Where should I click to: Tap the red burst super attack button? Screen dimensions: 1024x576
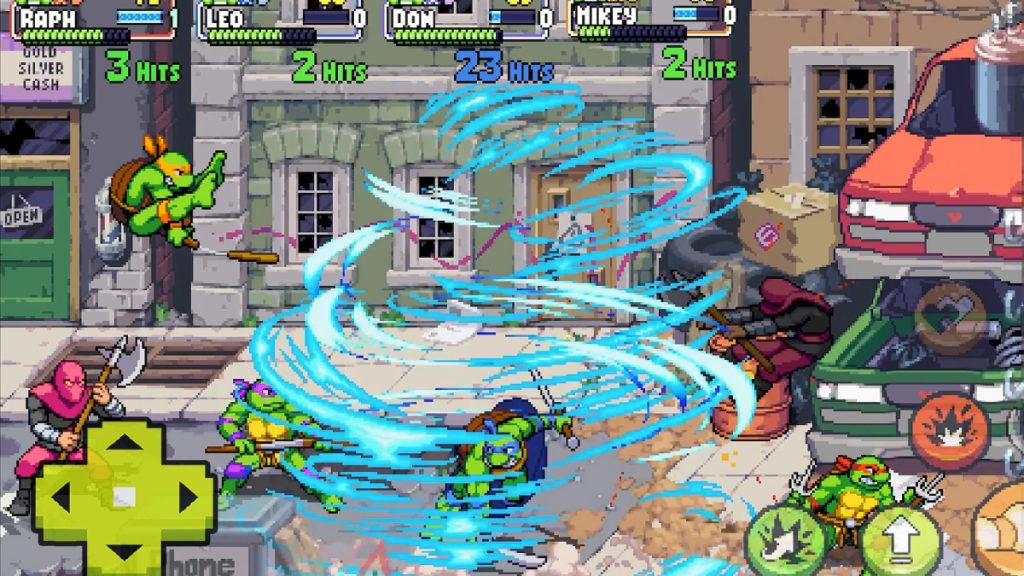(949, 431)
